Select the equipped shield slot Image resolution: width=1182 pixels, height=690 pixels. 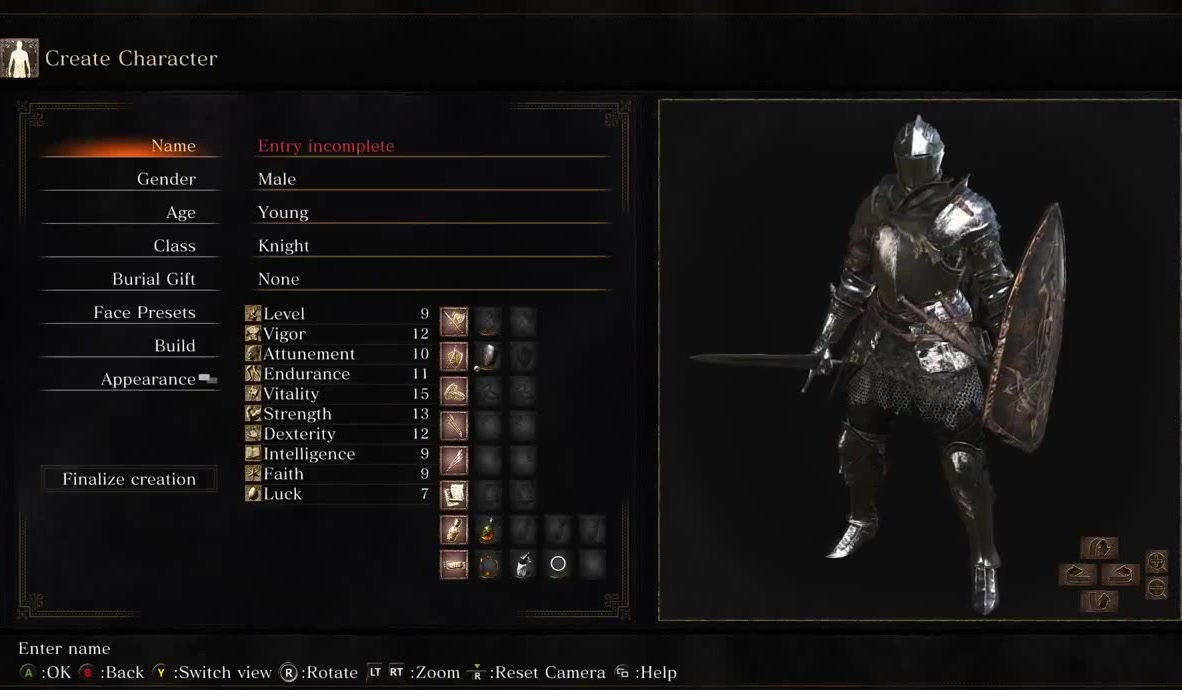pyautogui.click(x=488, y=355)
